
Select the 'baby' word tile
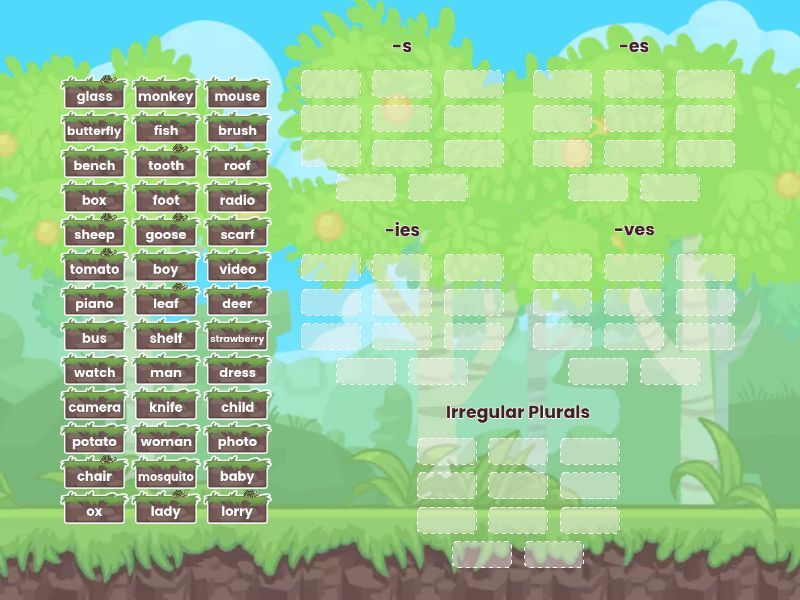(237, 477)
